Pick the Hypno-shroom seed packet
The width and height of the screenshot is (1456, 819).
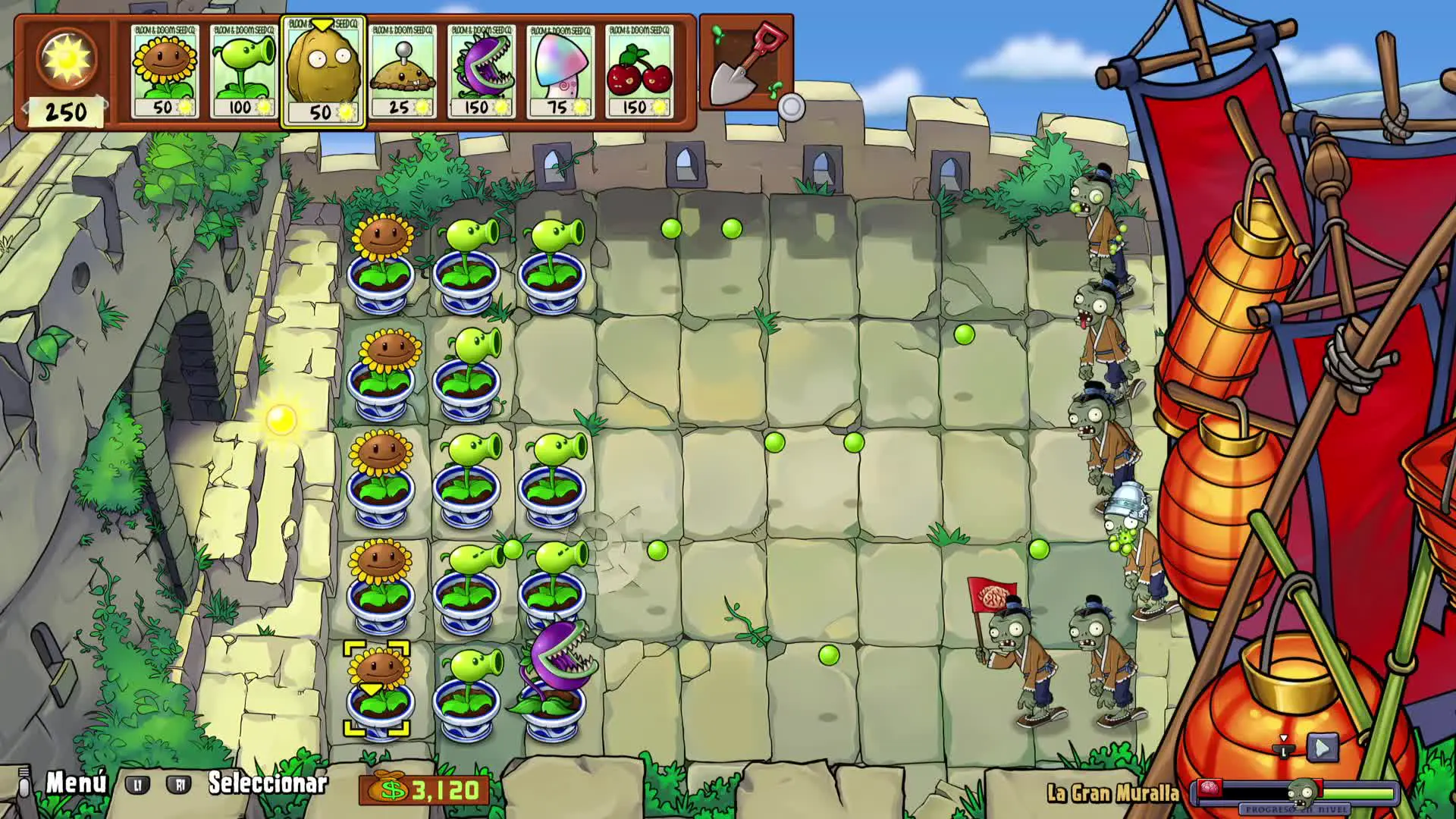pyautogui.click(x=561, y=71)
